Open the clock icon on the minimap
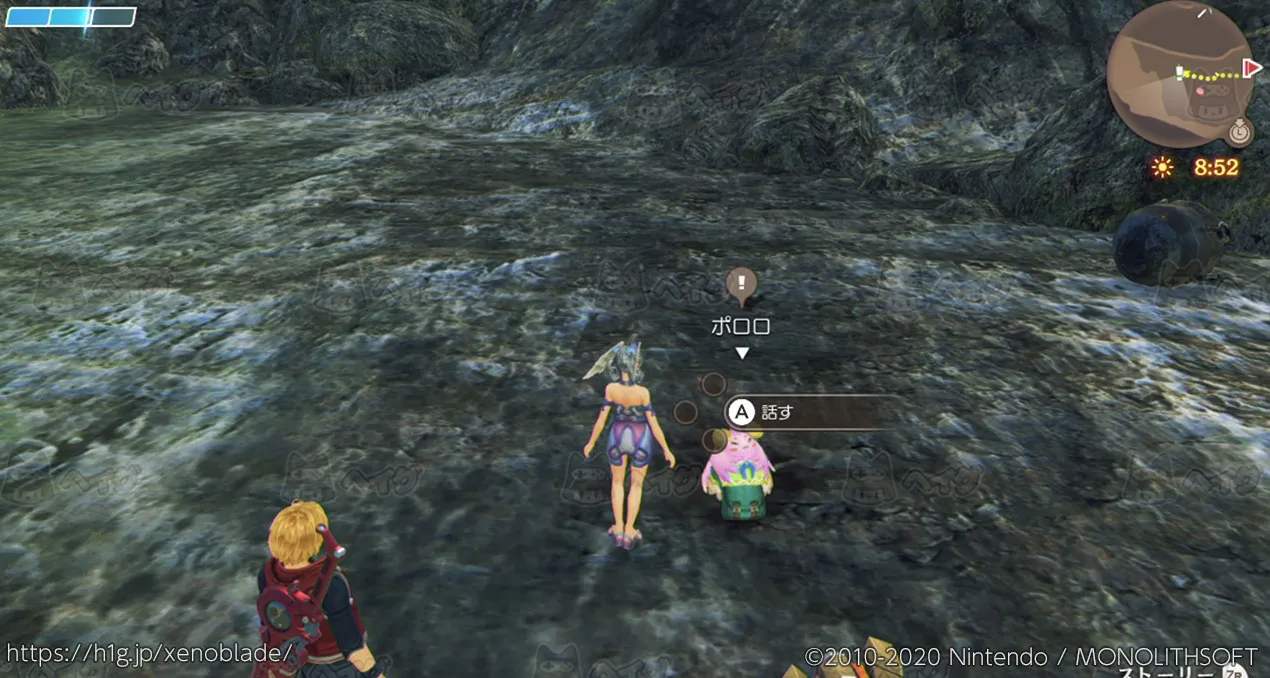This screenshot has width=1270, height=678. (1240, 131)
